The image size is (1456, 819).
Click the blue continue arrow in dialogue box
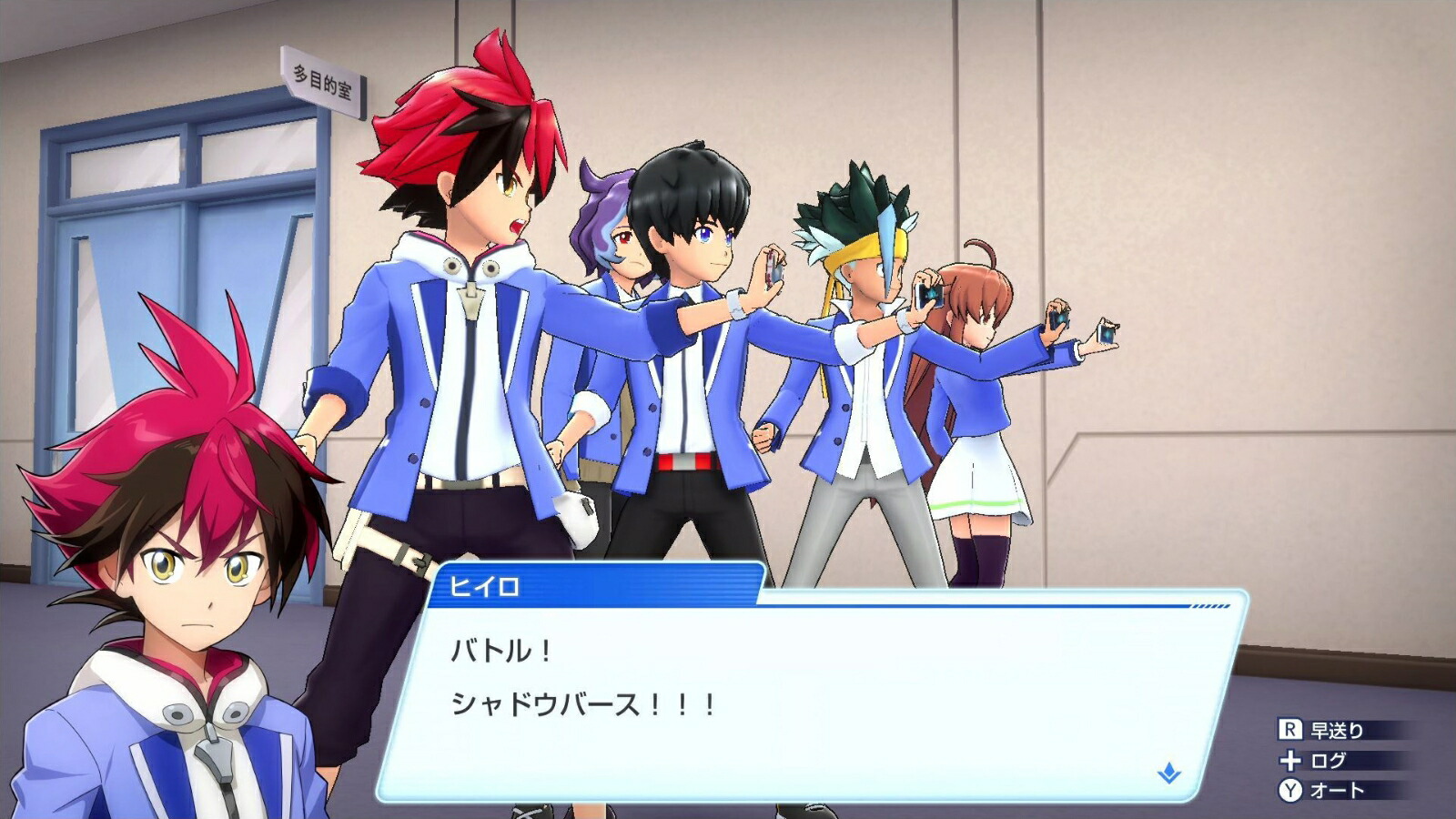[x=1168, y=773]
